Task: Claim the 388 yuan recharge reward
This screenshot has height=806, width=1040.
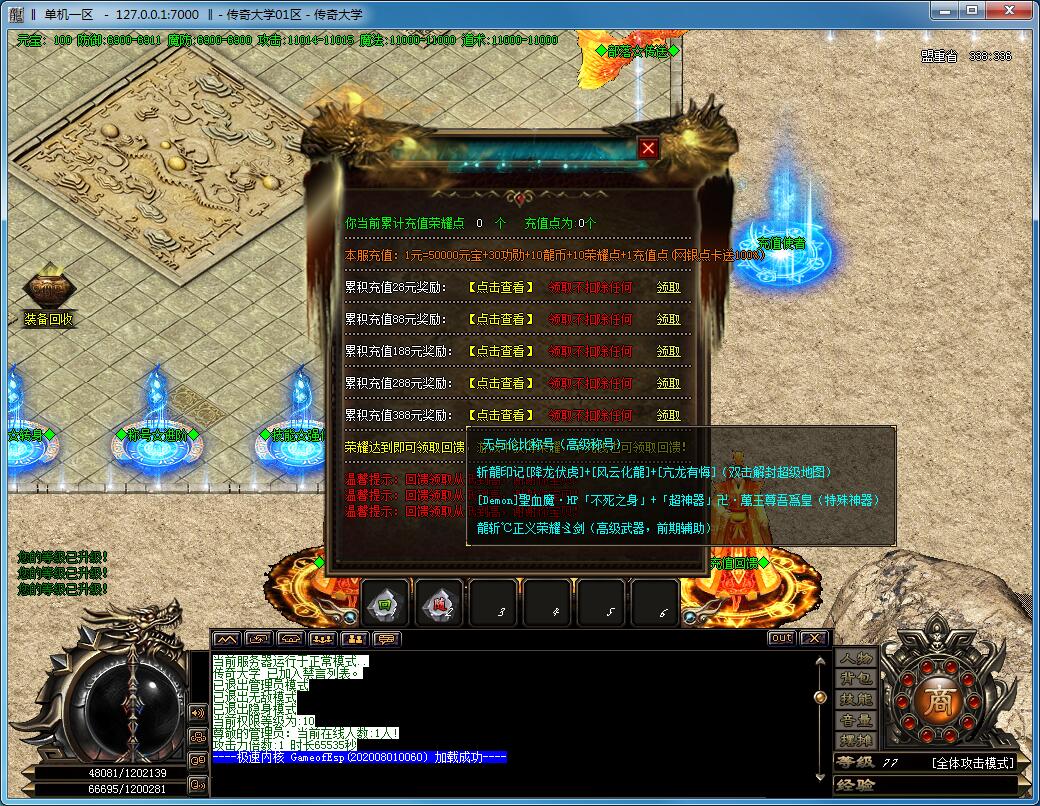Action: coord(668,415)
